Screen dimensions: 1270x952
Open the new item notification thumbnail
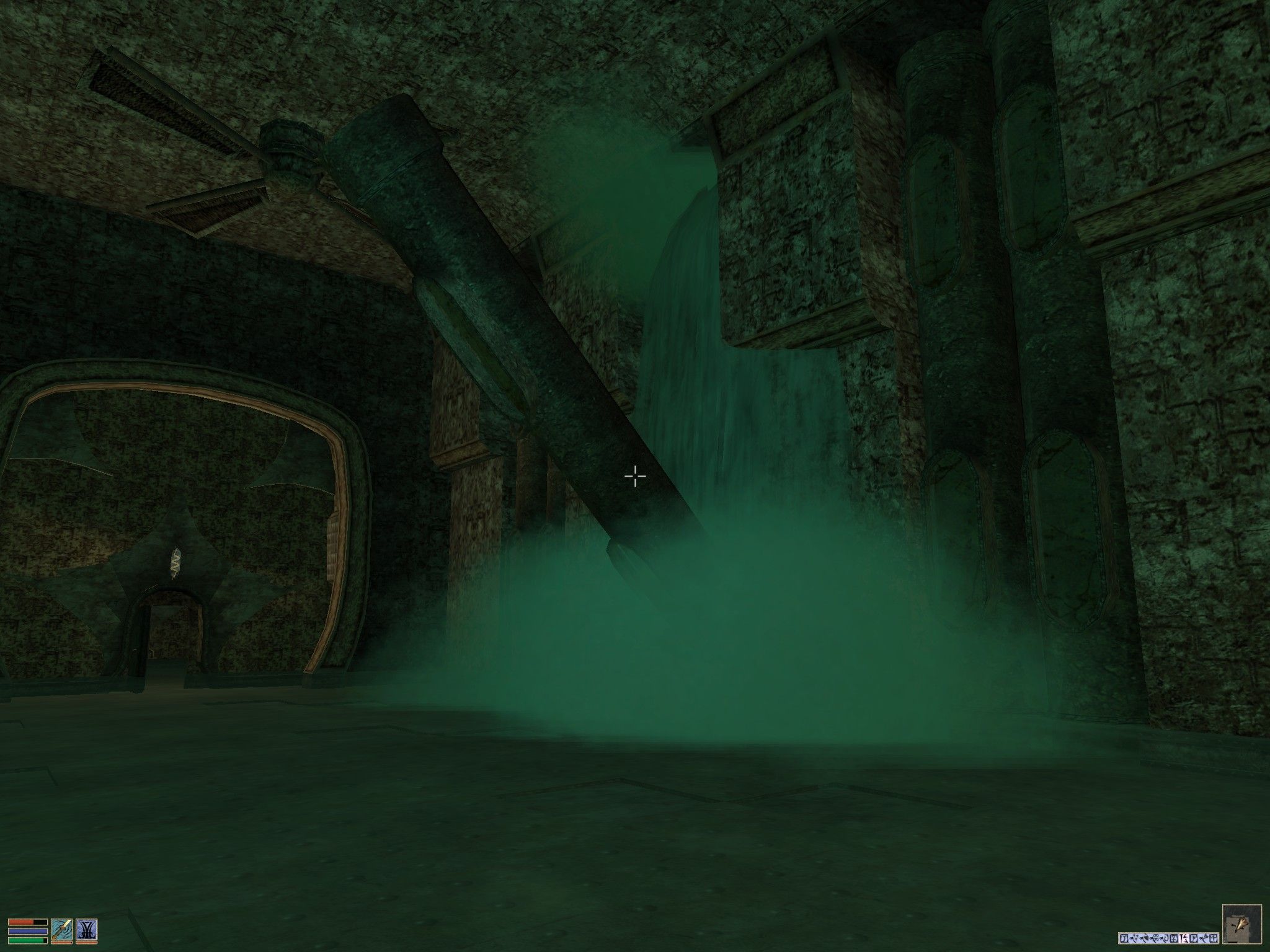1242,925
